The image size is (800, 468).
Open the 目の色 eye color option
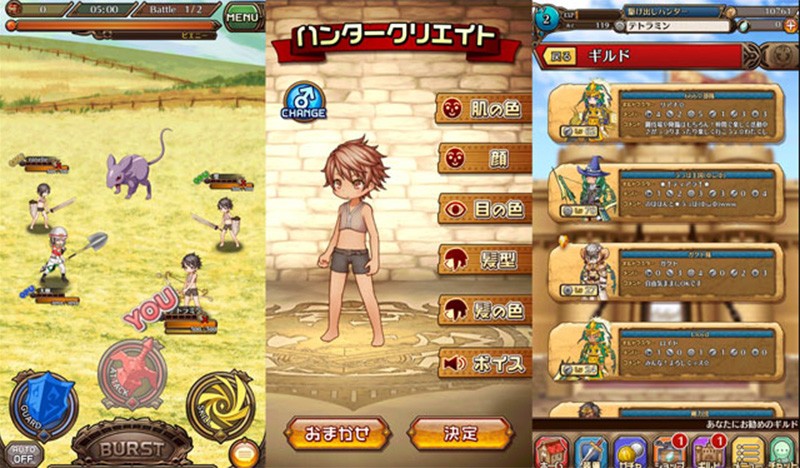pos(484,209)
